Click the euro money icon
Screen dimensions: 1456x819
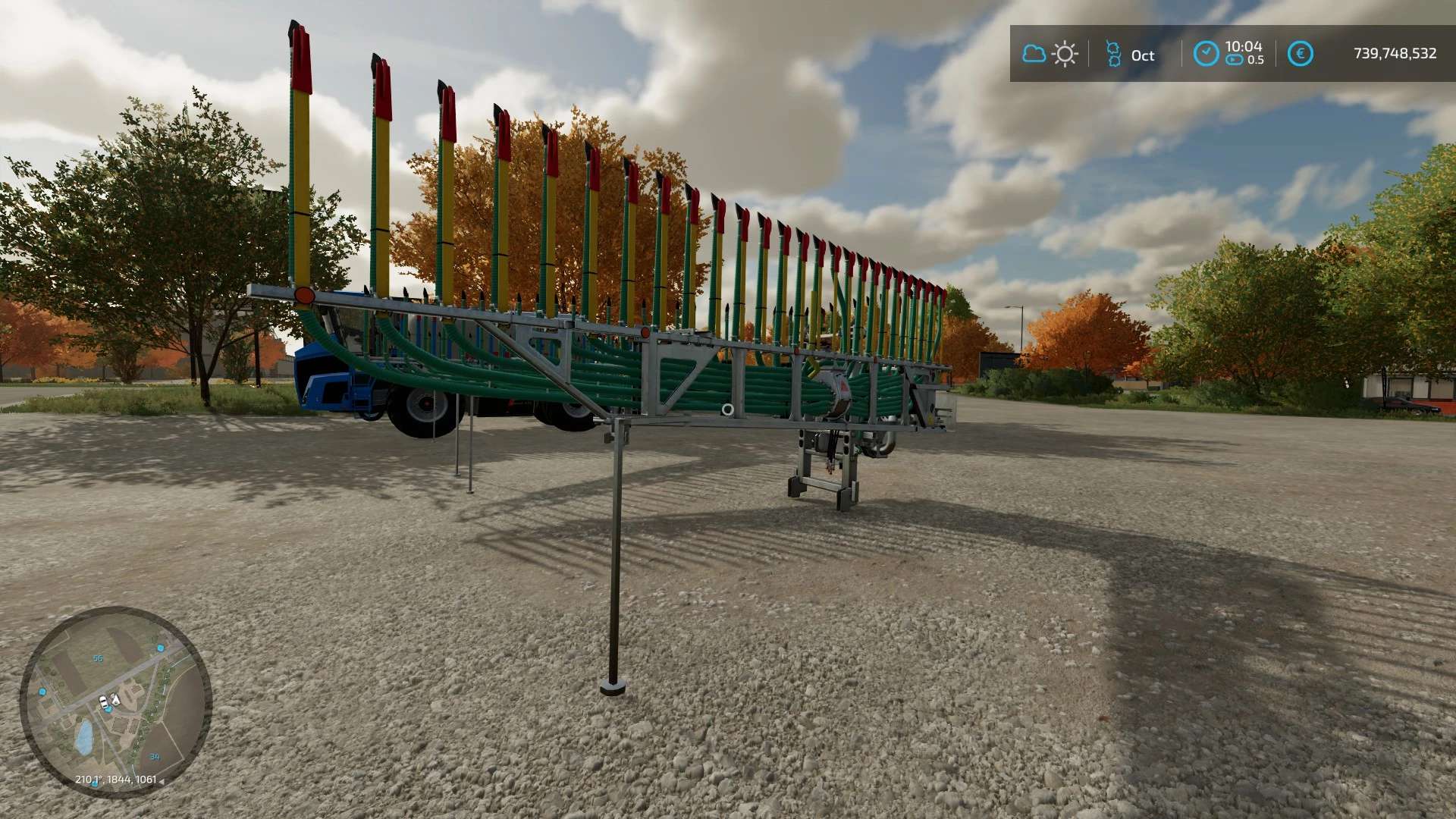click(x=1300, y=54)
